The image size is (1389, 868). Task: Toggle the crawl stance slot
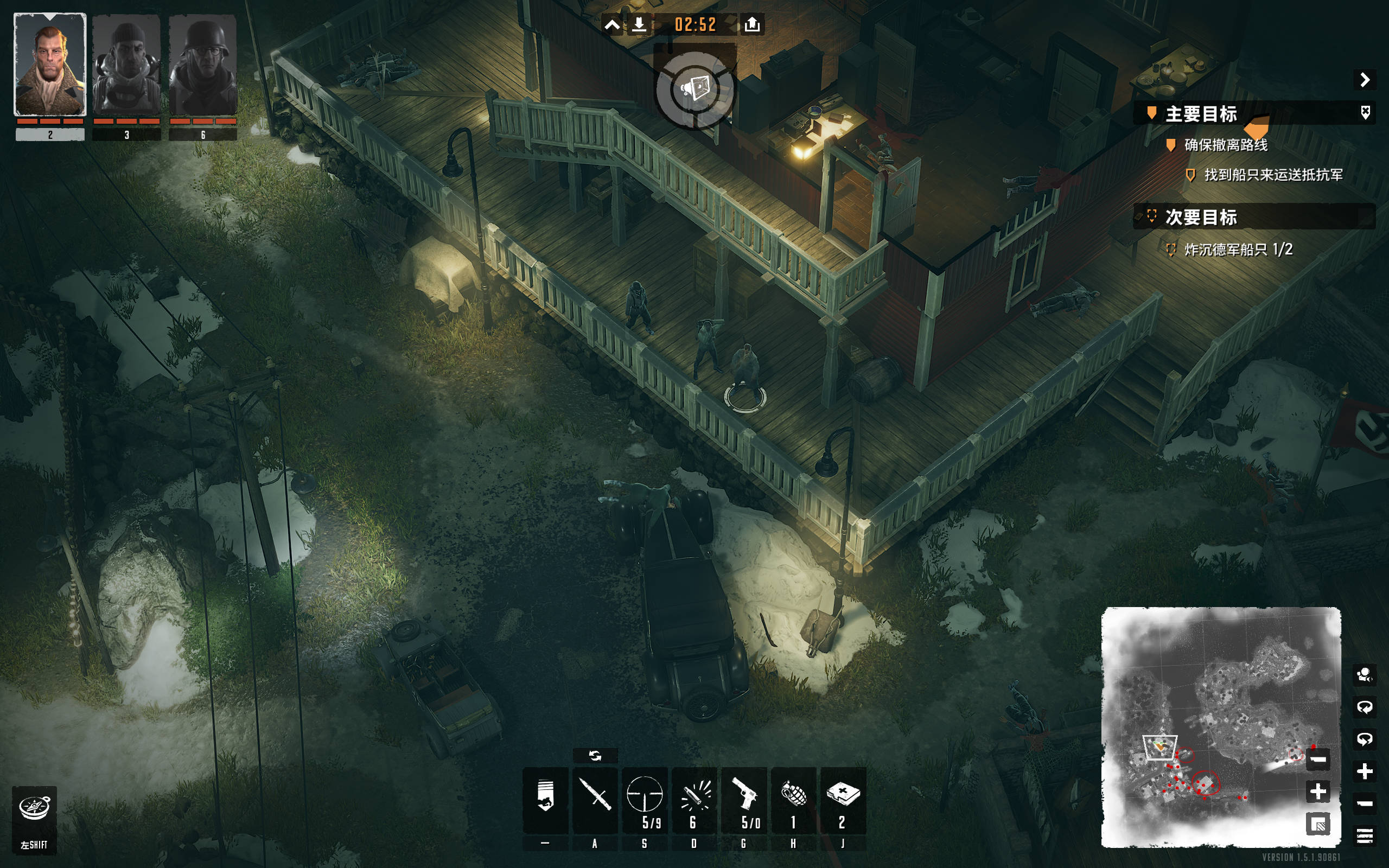coord(545,799)
